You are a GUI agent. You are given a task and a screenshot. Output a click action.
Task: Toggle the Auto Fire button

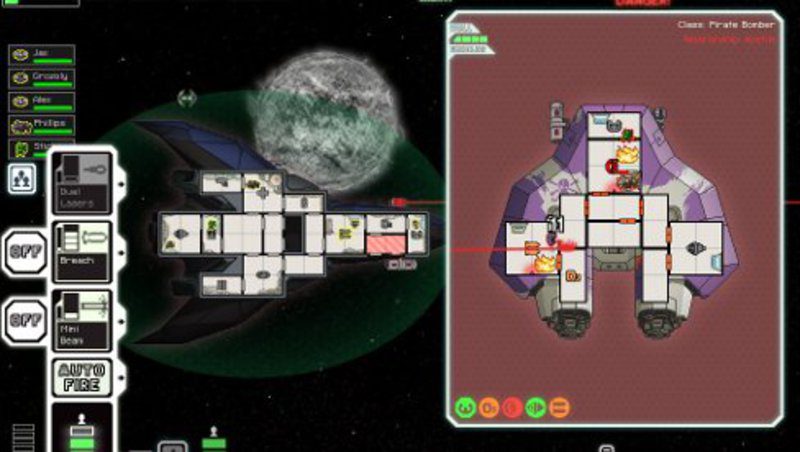[x=82, y=377]
